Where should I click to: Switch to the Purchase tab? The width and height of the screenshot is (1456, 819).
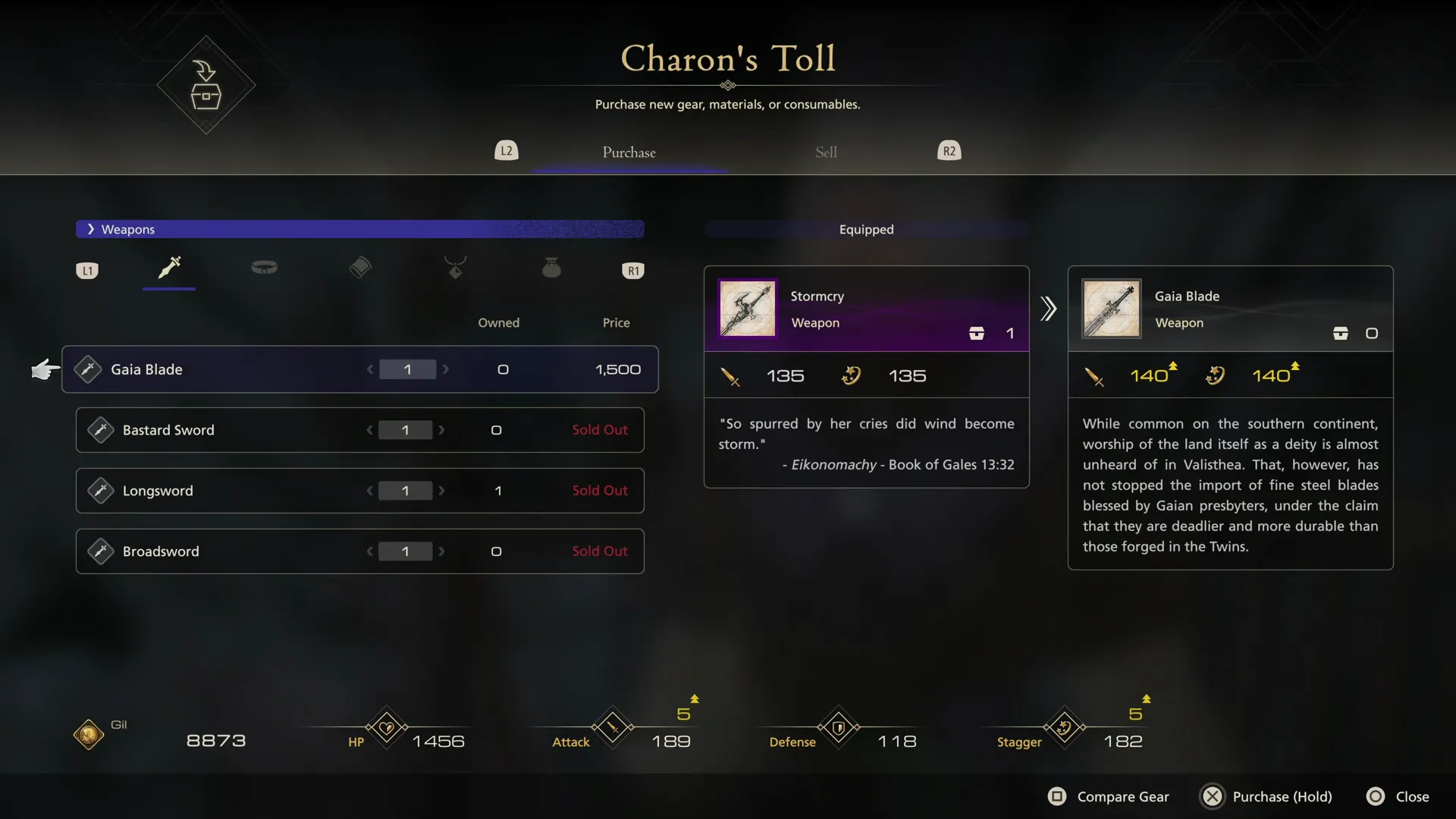click(629, 152)
